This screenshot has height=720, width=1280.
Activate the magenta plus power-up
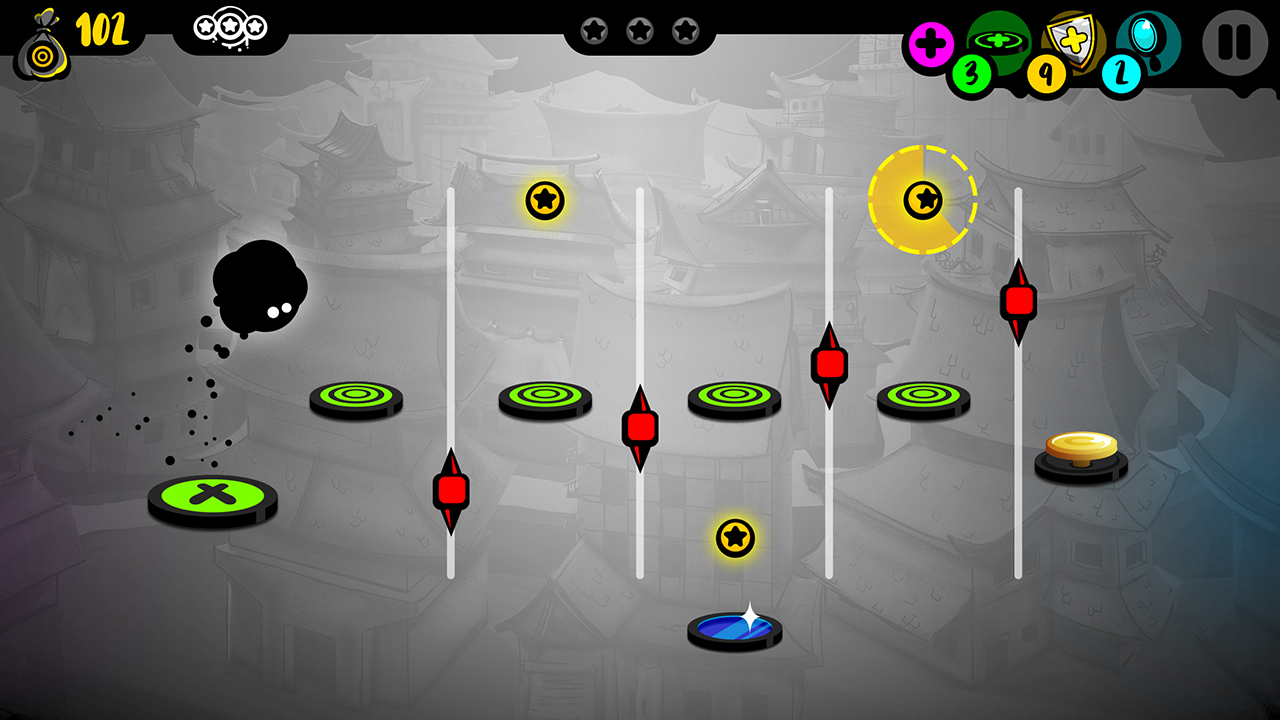[931, 42]
